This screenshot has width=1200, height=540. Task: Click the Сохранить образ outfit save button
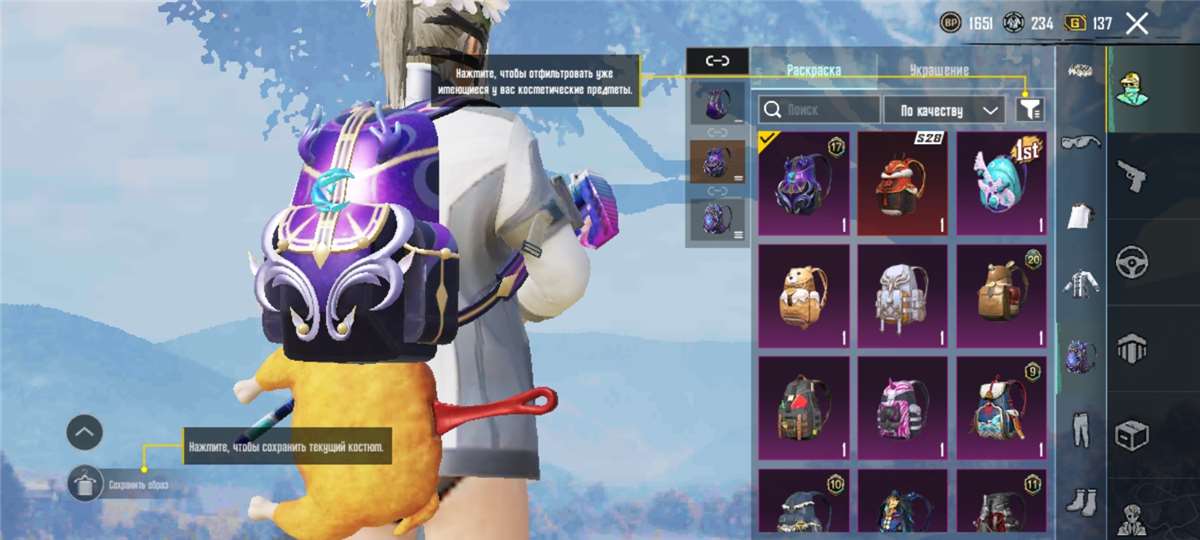coord(86,484)
